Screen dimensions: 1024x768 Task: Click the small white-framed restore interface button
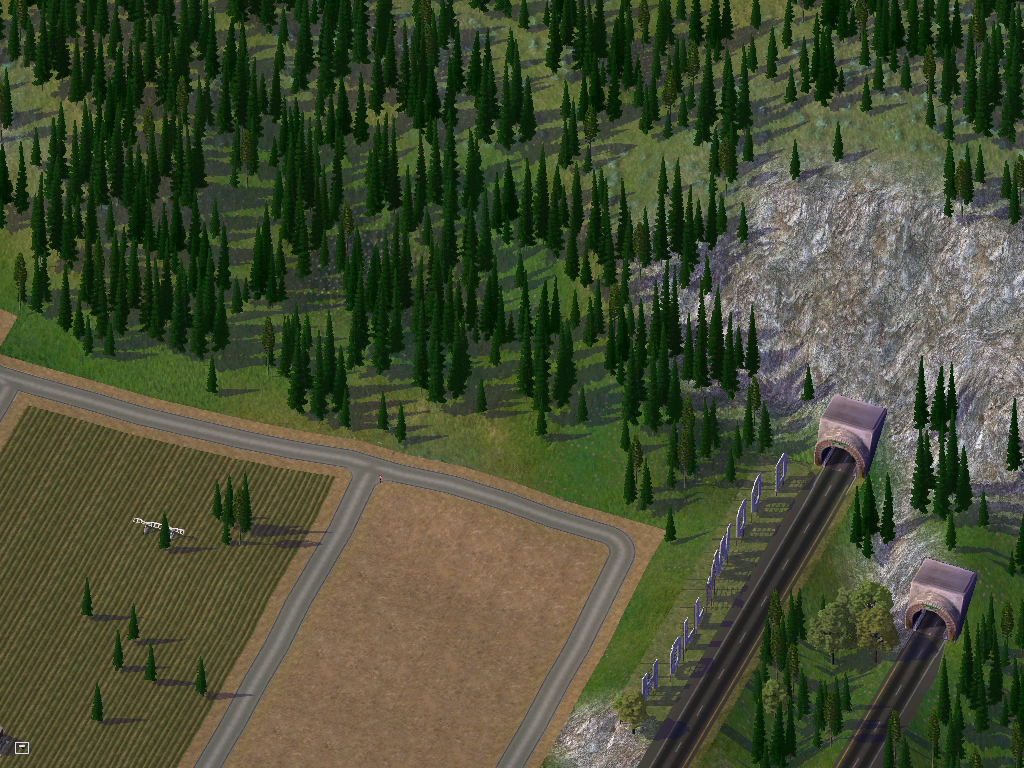tap(22, 747)
